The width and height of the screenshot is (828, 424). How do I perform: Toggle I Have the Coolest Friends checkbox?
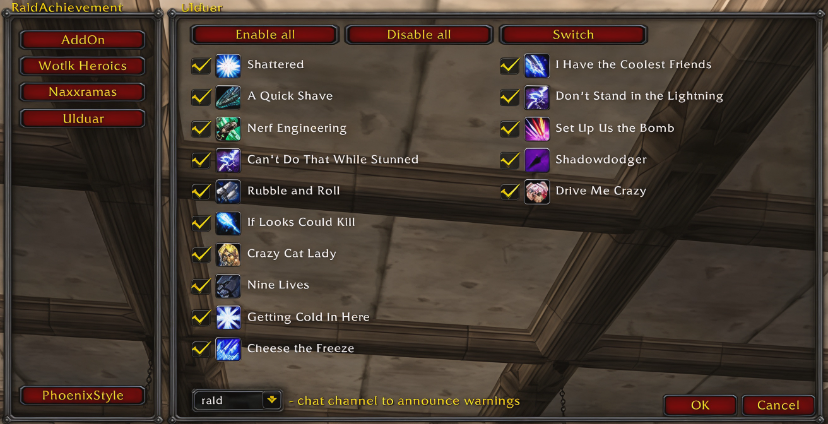click(510, 66)
